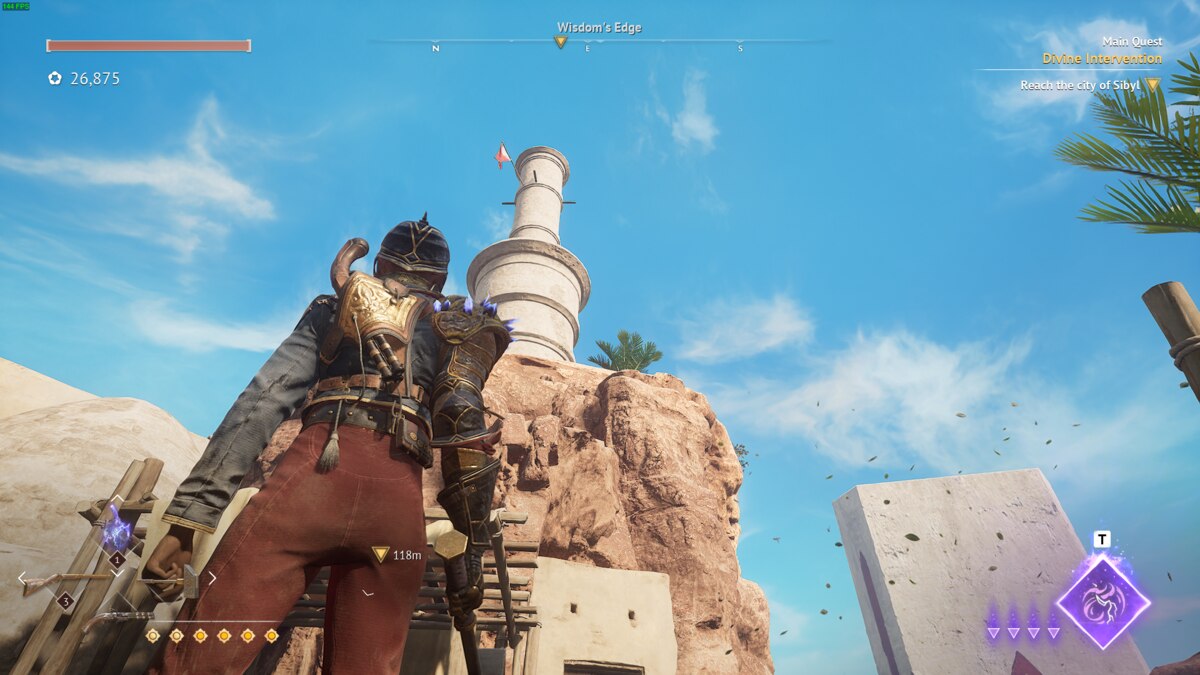Click the yellow quest marker on the compass
The width and height of the screenshot is (1200, 675).
pos(560,42)
